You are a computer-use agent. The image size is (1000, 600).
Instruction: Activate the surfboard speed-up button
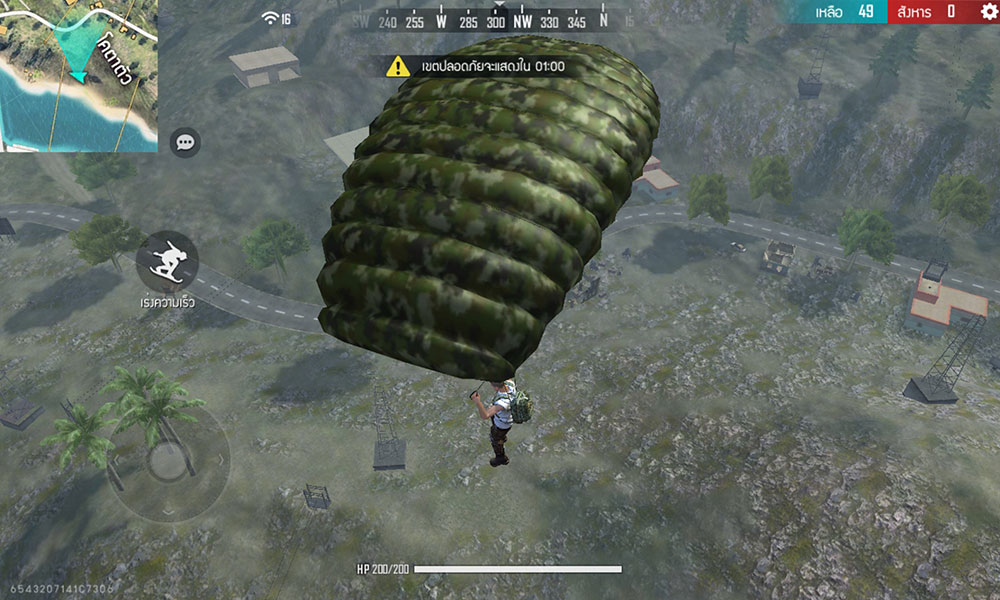[167, 261]
